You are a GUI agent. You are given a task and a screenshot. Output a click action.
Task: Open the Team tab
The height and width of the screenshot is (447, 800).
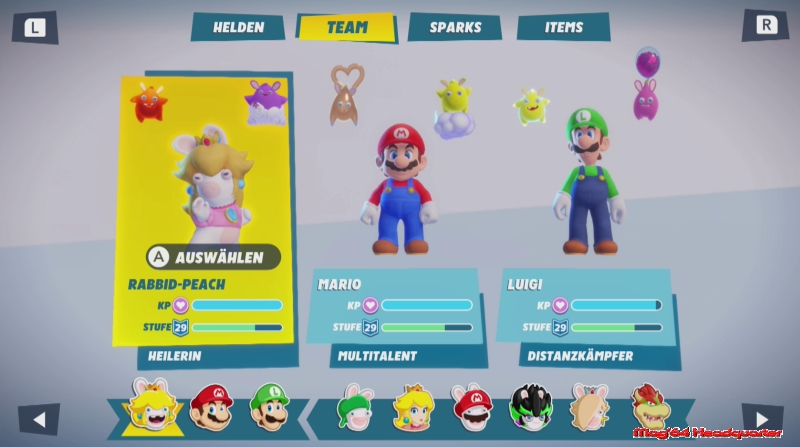tap(346, 27)
